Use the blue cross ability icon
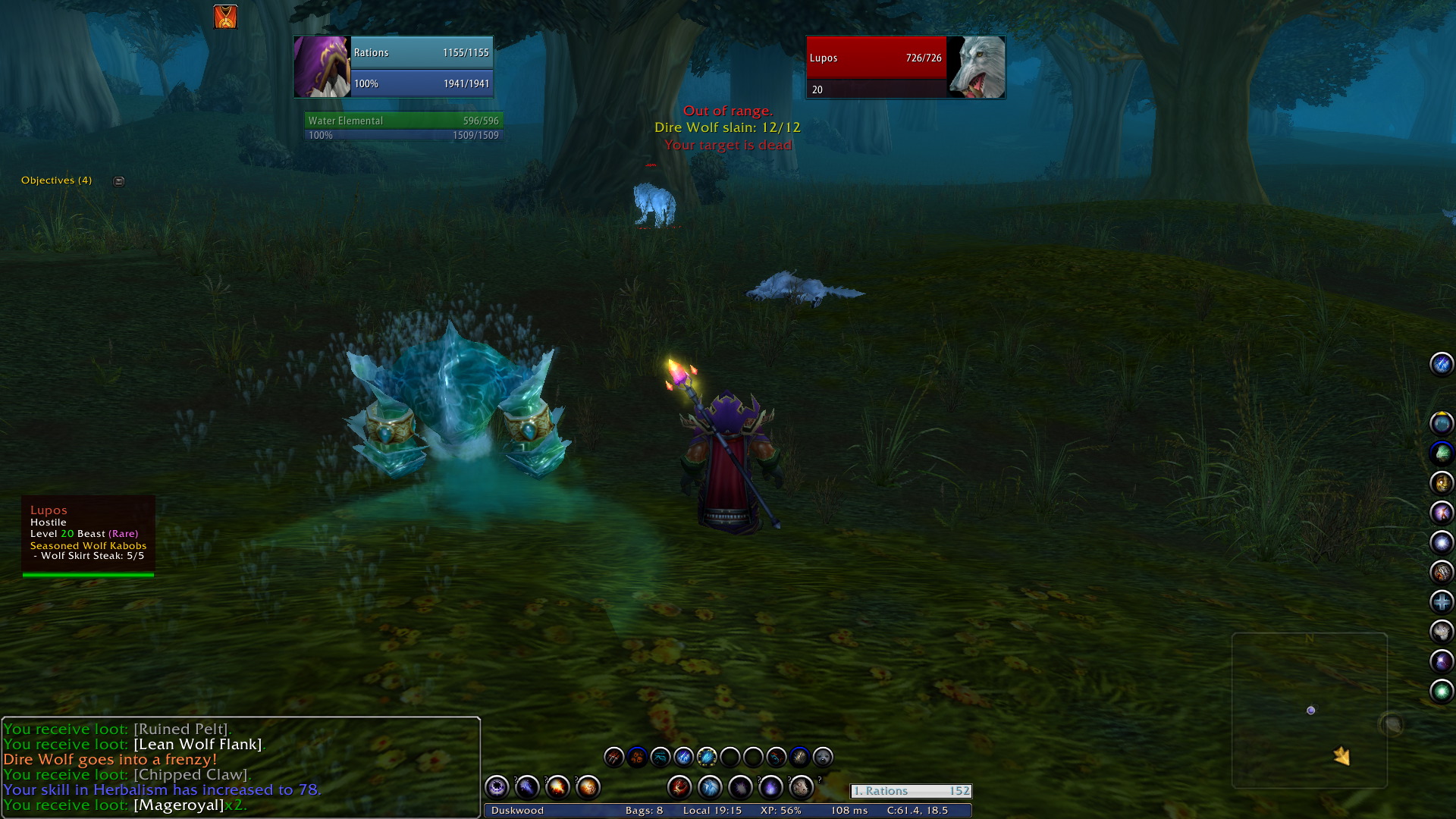 (1441, 602)
